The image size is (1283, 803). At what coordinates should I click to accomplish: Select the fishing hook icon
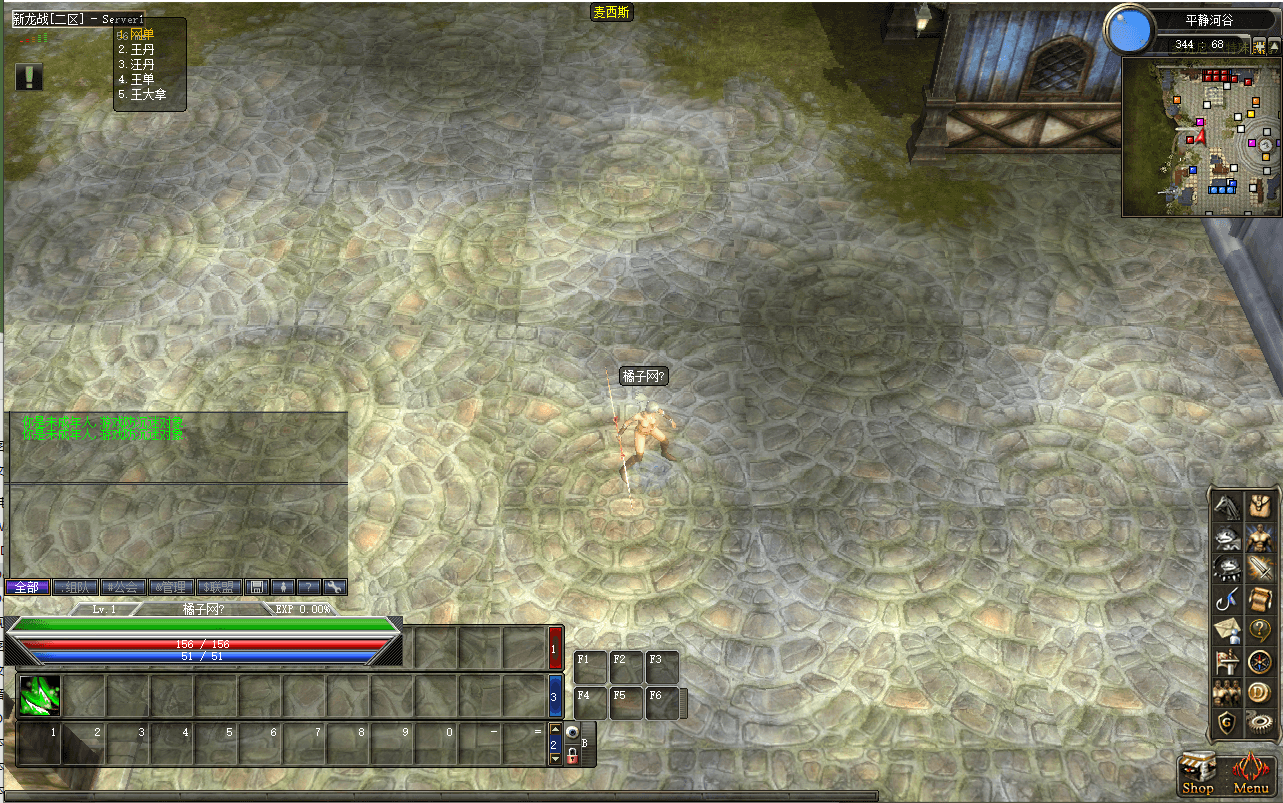click(1227, 600)
